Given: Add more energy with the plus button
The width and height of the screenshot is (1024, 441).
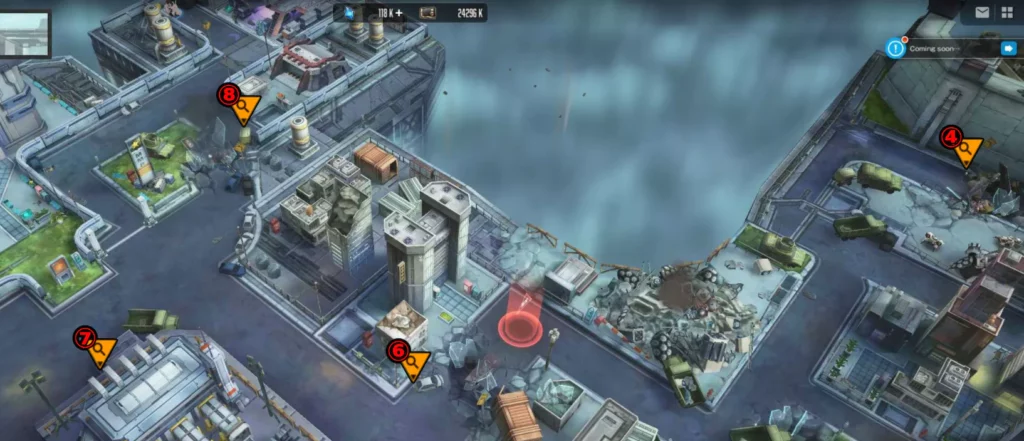Looking at the screenshot, I should point(399,13).
